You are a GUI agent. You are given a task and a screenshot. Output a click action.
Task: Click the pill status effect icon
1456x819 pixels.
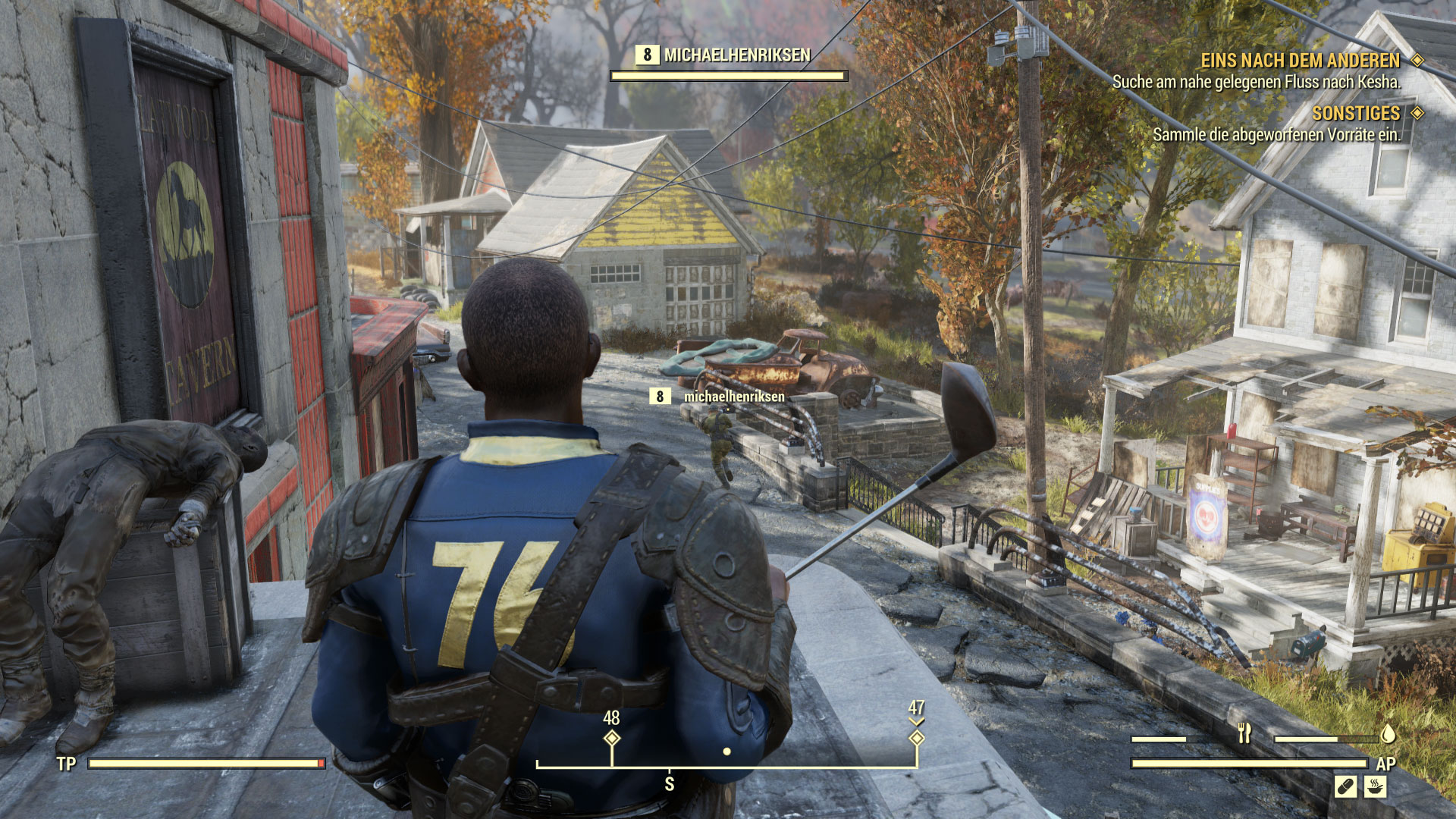1345,786
